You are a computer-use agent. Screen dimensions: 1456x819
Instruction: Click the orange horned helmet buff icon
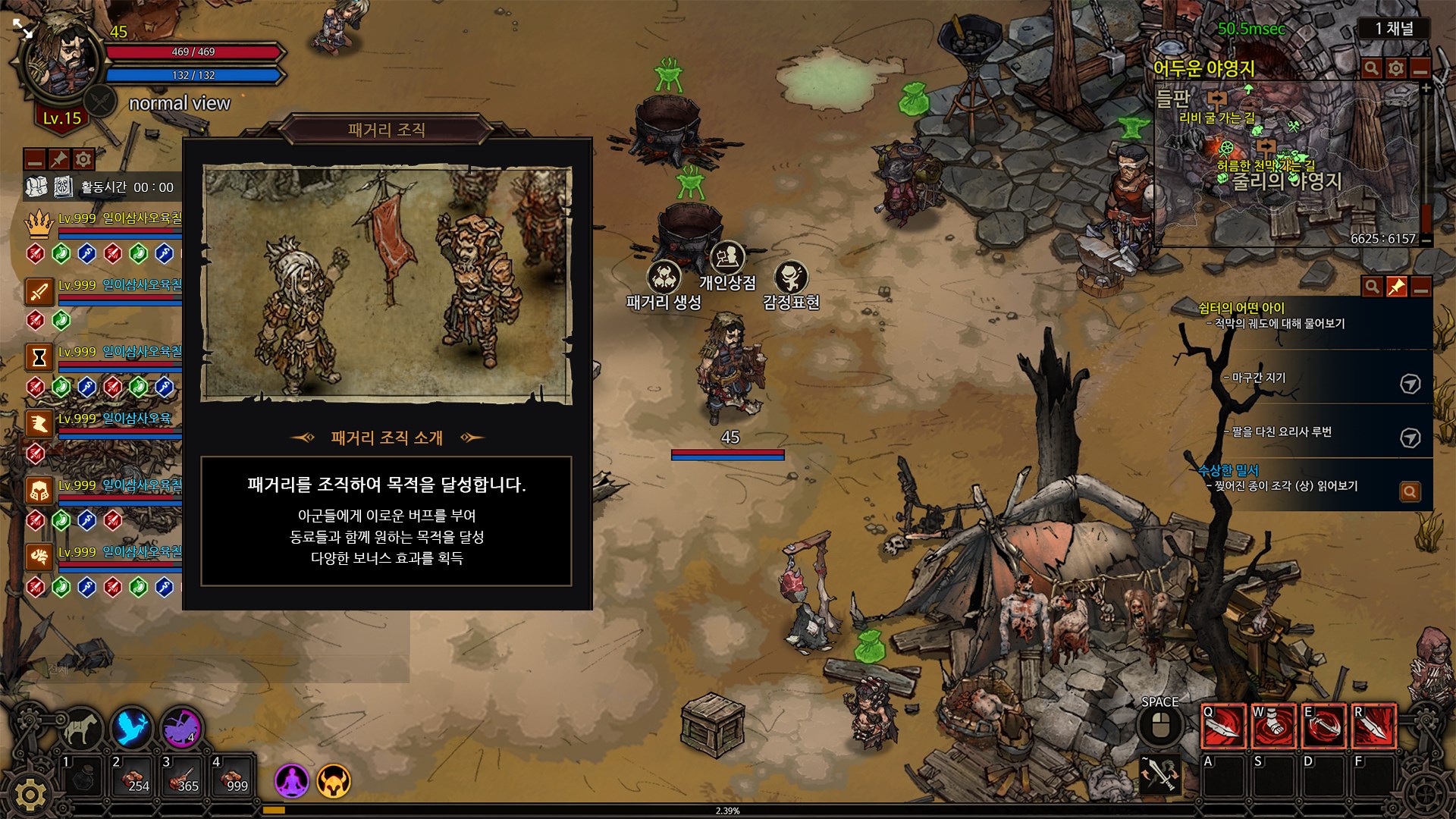click(x=334, y=780)
